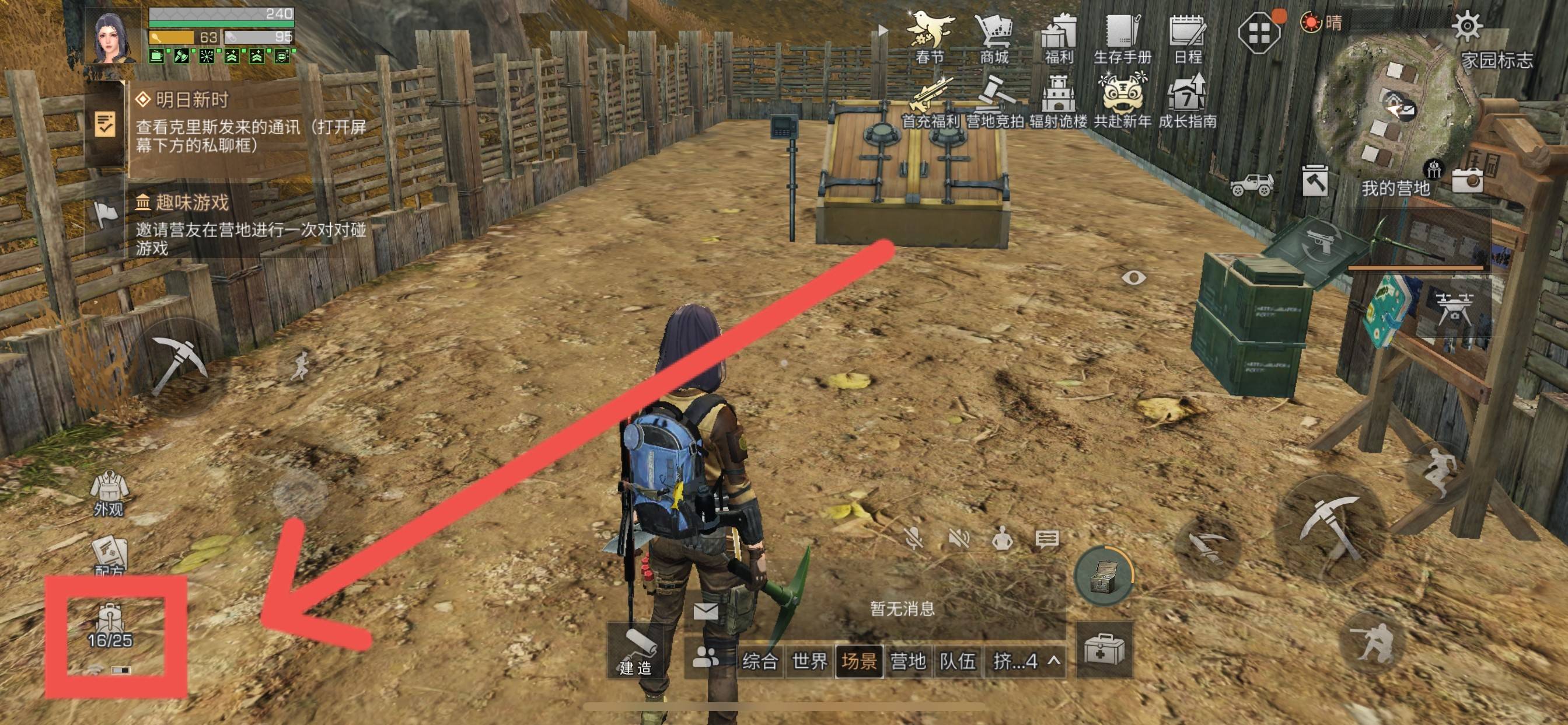Open the backpack showing 16/25

(110, 625)
